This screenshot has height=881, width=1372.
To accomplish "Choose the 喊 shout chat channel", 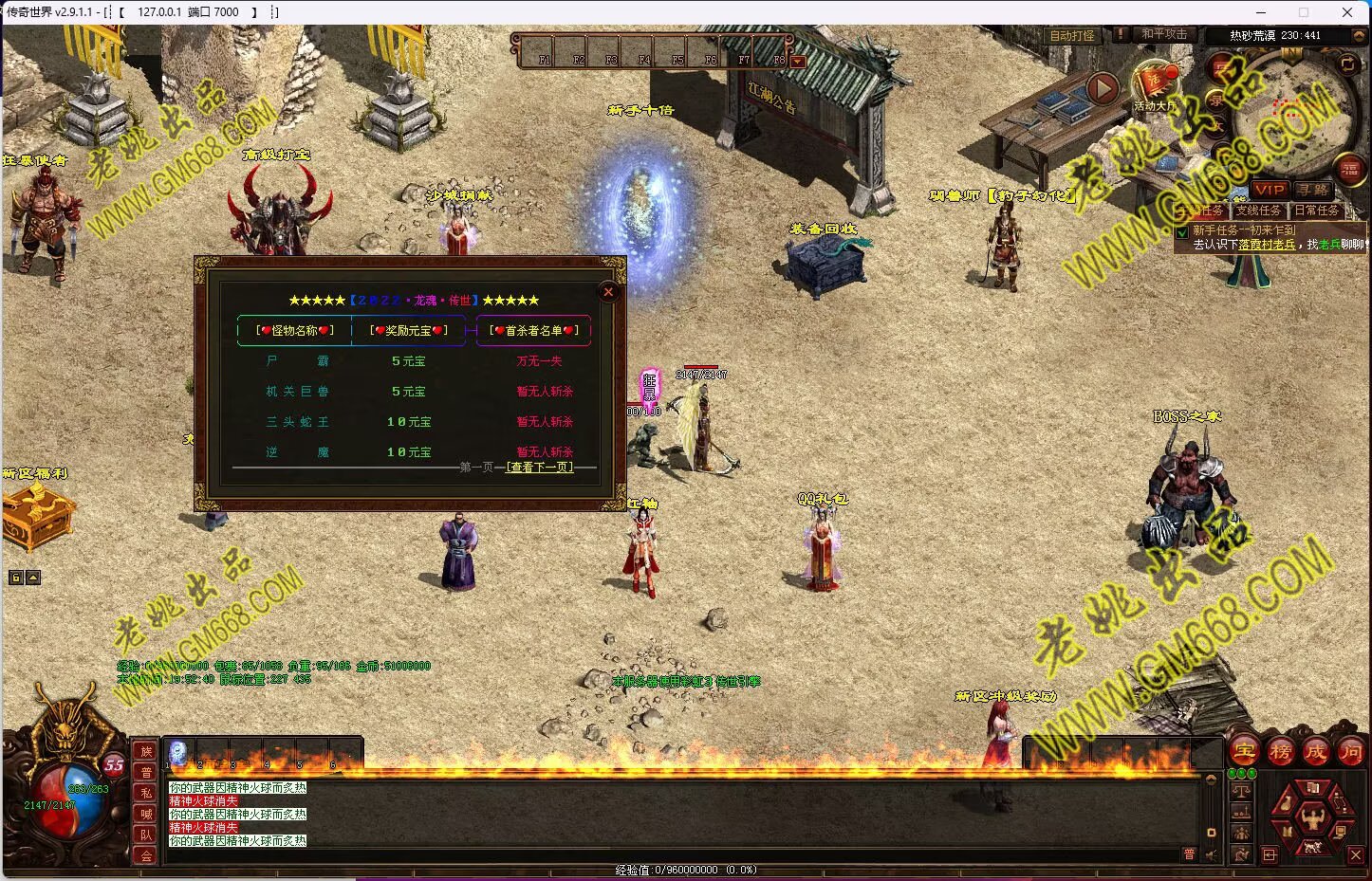I will pyautogui.click(x=146, y=814).
